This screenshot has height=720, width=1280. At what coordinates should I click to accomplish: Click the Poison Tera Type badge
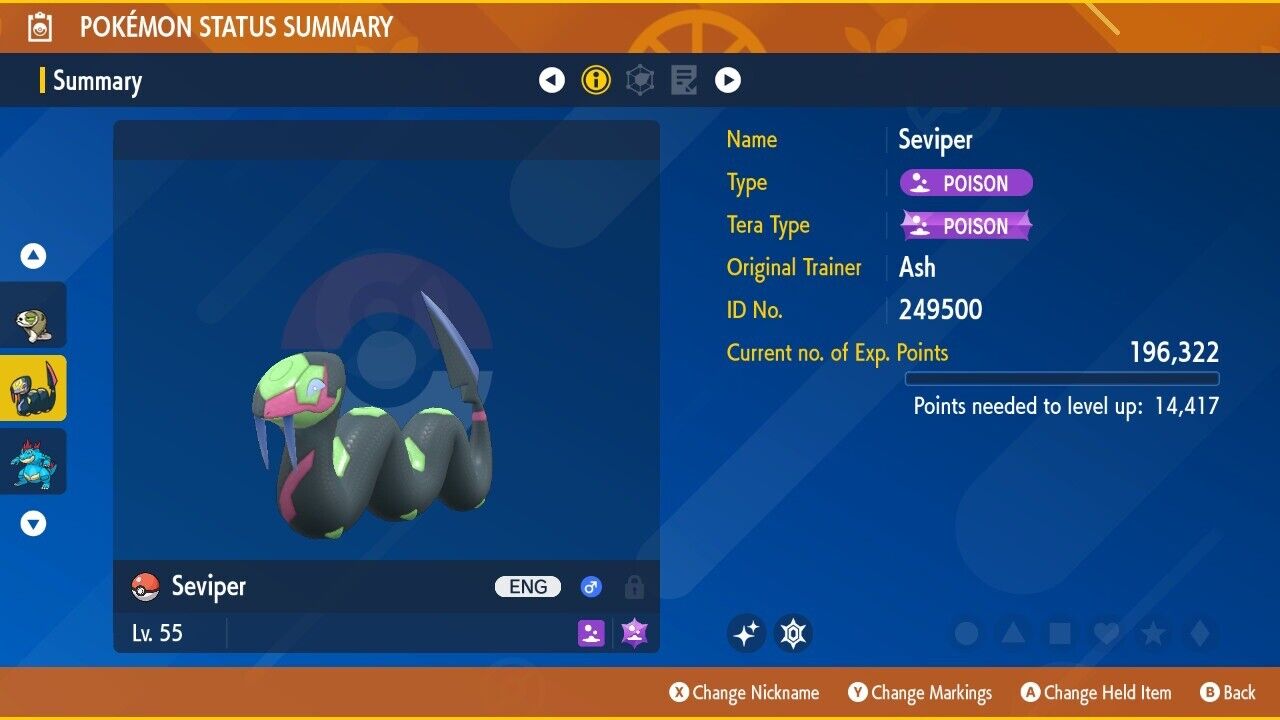966,226
